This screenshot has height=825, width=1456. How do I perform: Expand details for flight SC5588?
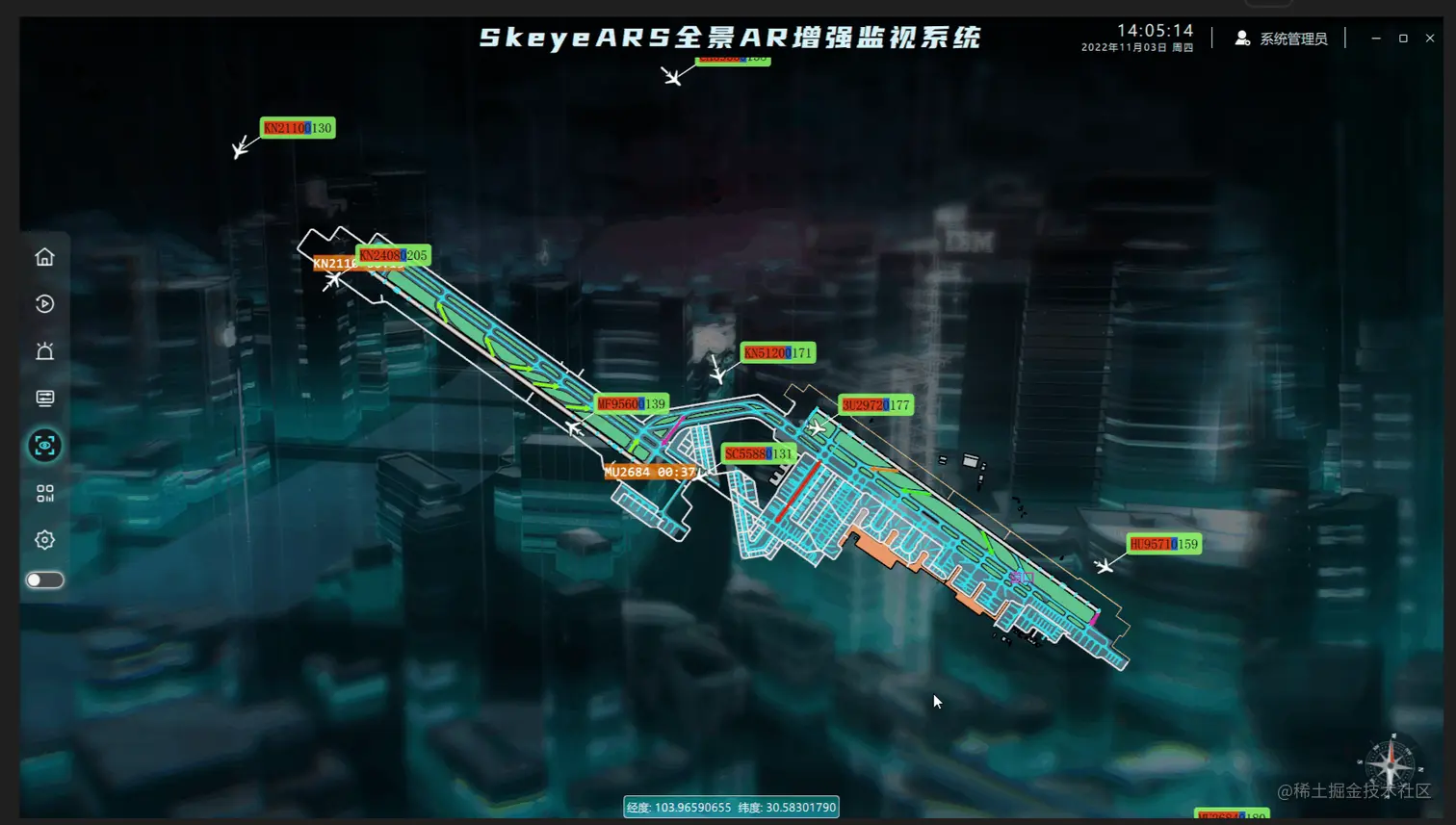[760, 451]
